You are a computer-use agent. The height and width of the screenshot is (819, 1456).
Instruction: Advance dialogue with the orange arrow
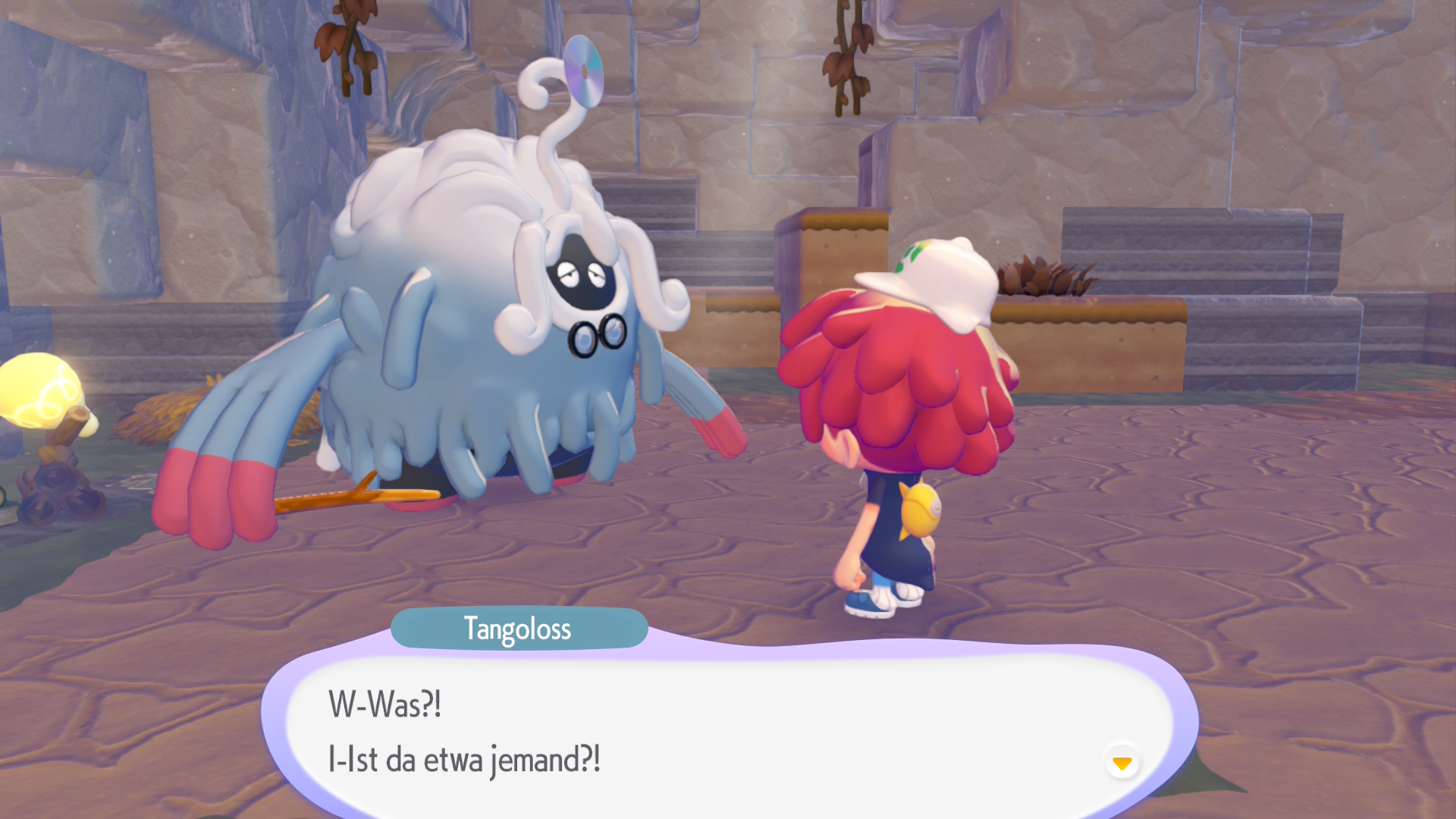click(x=1122, y=762)
